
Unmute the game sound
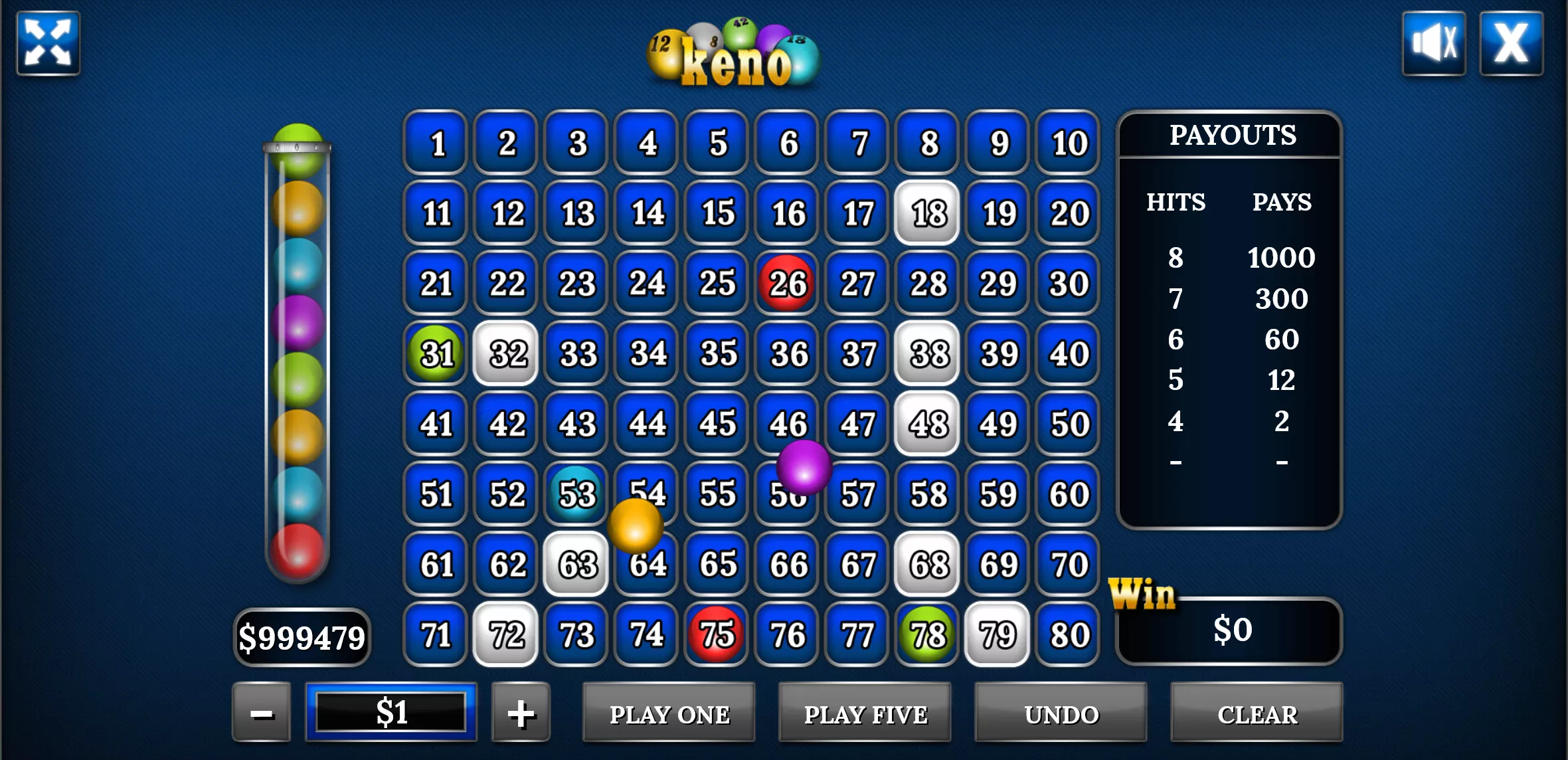[x=1435, y=45]
